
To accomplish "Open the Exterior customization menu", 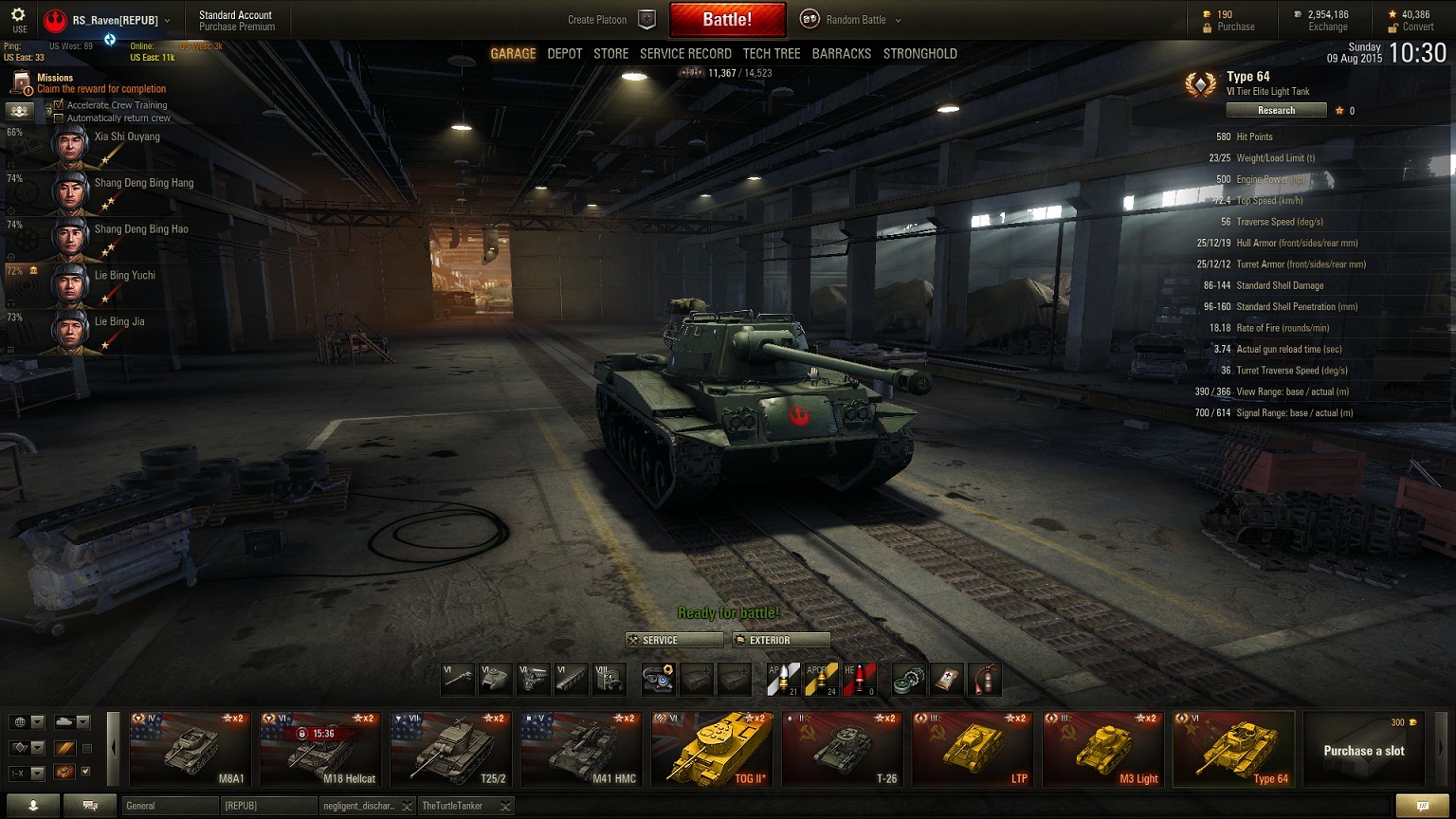I will point(781,640).
